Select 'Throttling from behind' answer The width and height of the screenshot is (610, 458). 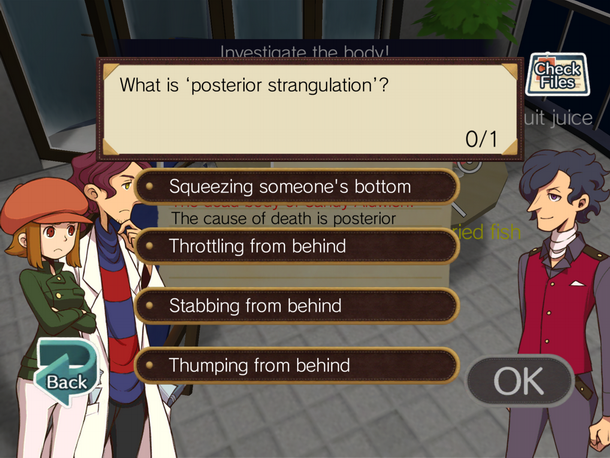[x=296, y=245]
